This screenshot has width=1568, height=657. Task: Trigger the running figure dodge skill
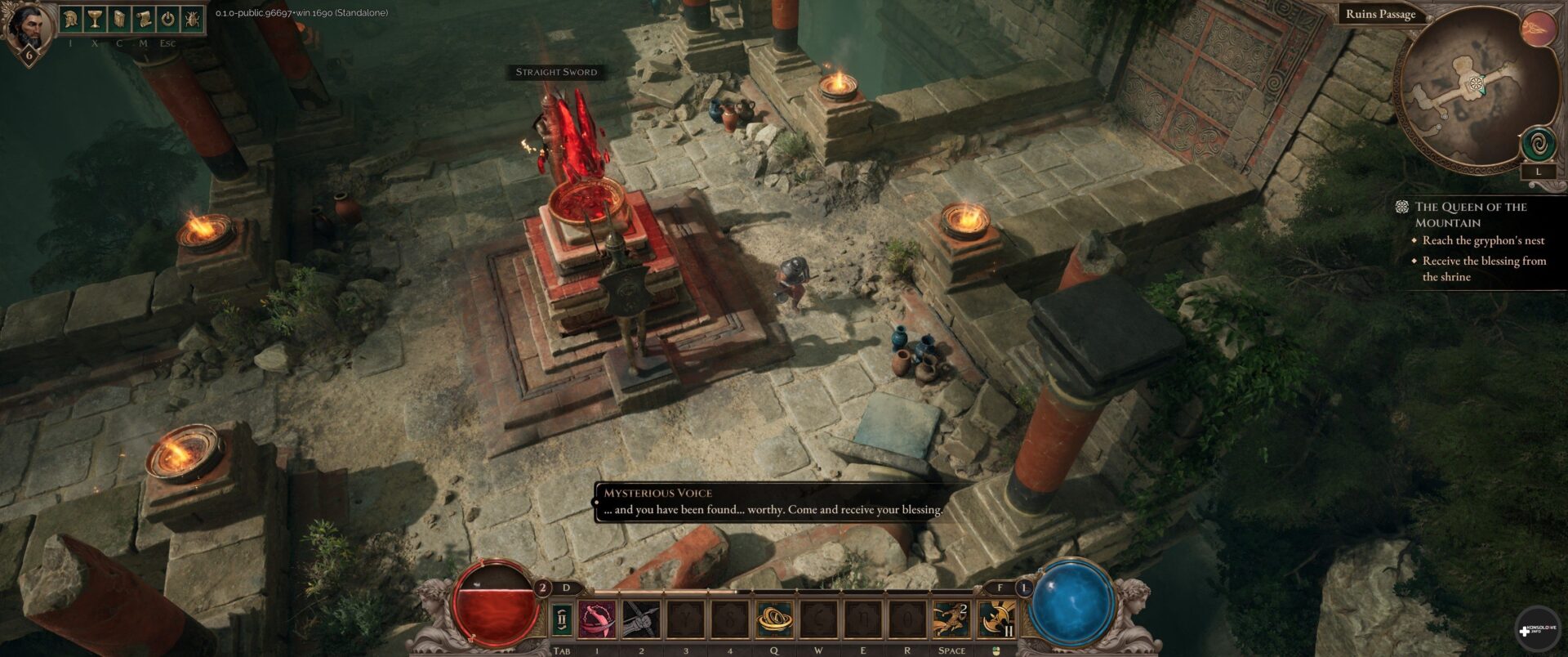(x=951, y=619)
